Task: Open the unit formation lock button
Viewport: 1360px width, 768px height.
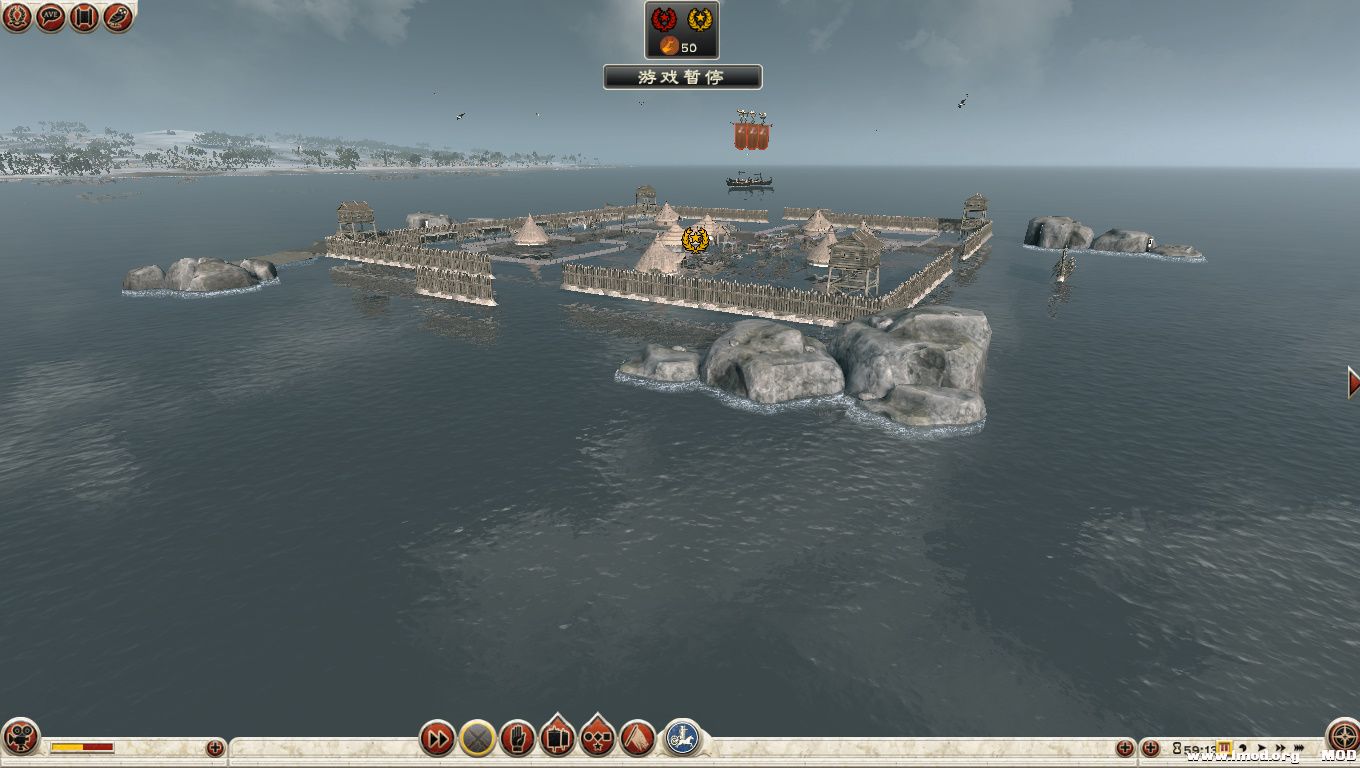Action: point(557,739)
